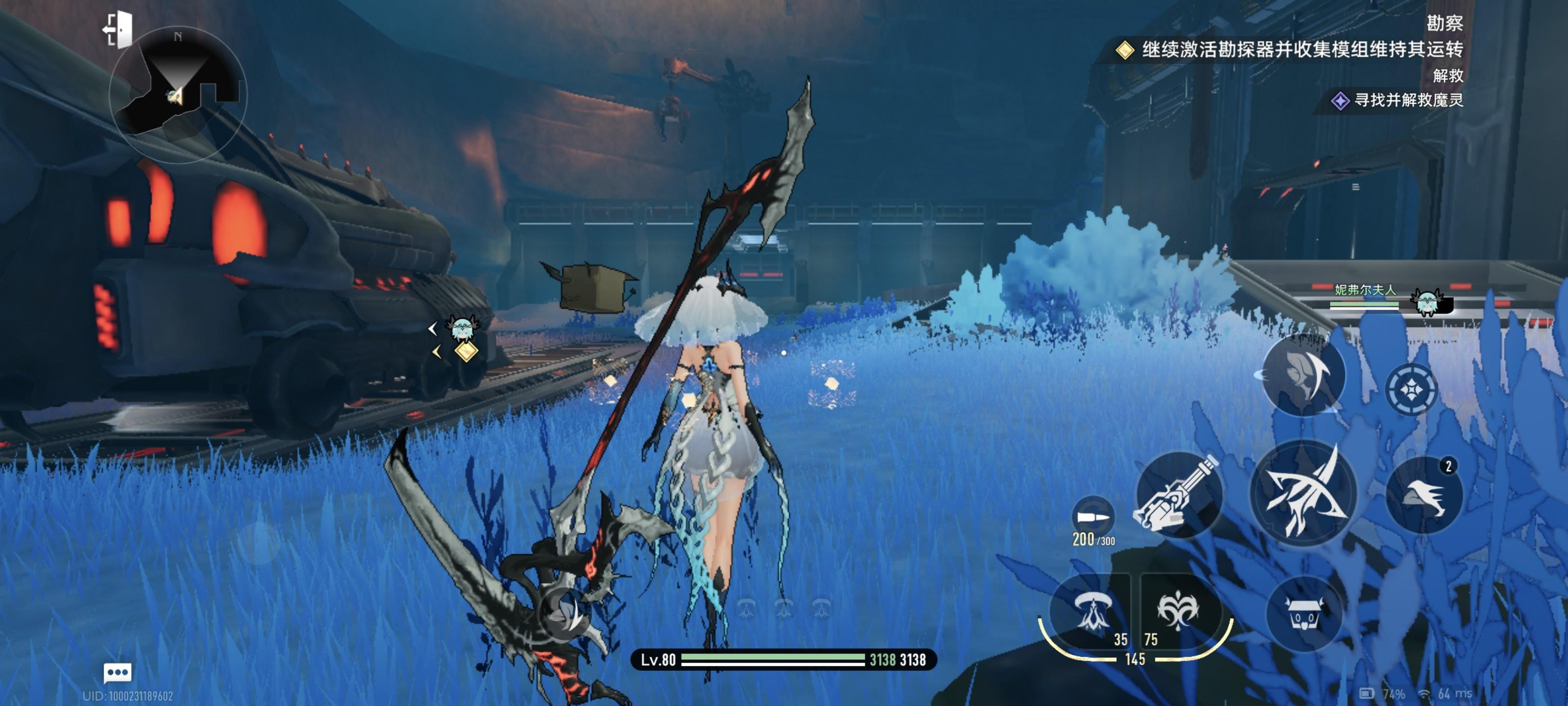Tap the bullet reload icon
Image resolution: width=1568 pixels, height=706 pixels.
[x=1093, y=518]
